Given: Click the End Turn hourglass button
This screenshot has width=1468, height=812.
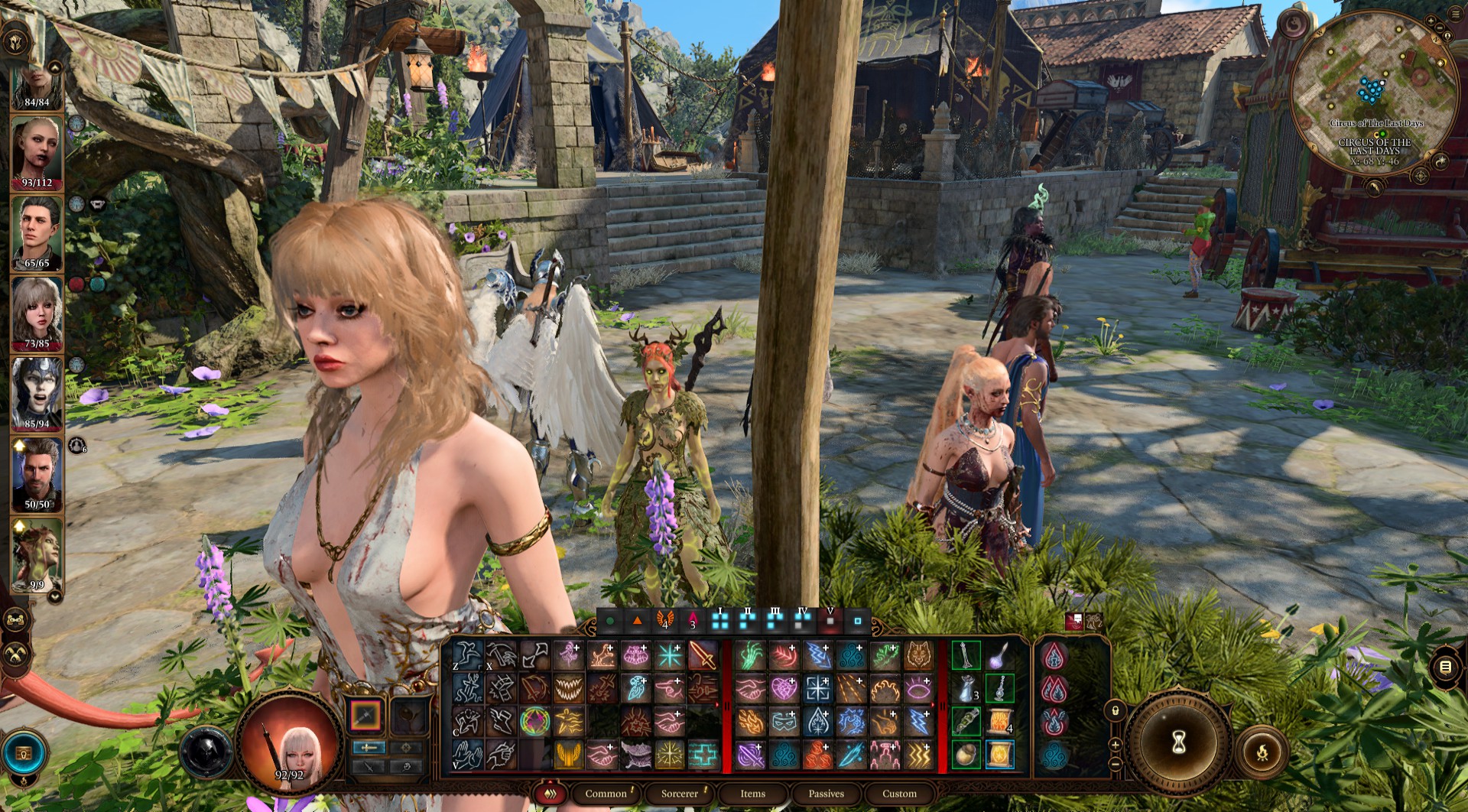Looking at the screenshot, I should [x=1178, y=742].
